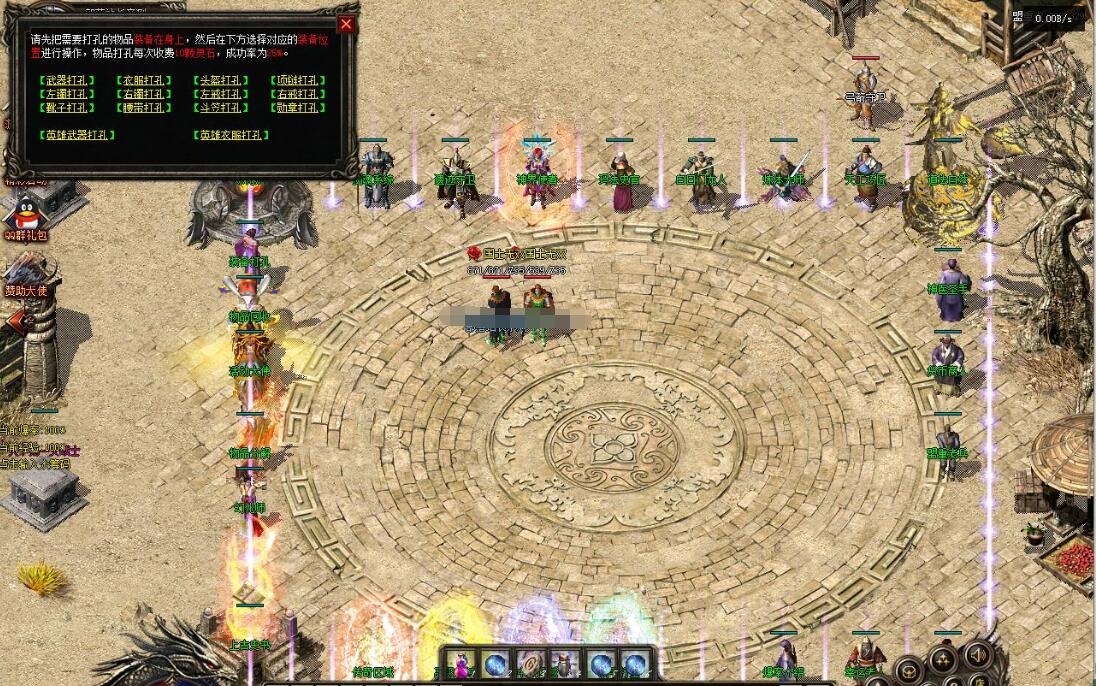Toggle the sound speaker button
Screen dimensions: 1096x686
pyautogui.click(x=978, y=655)
